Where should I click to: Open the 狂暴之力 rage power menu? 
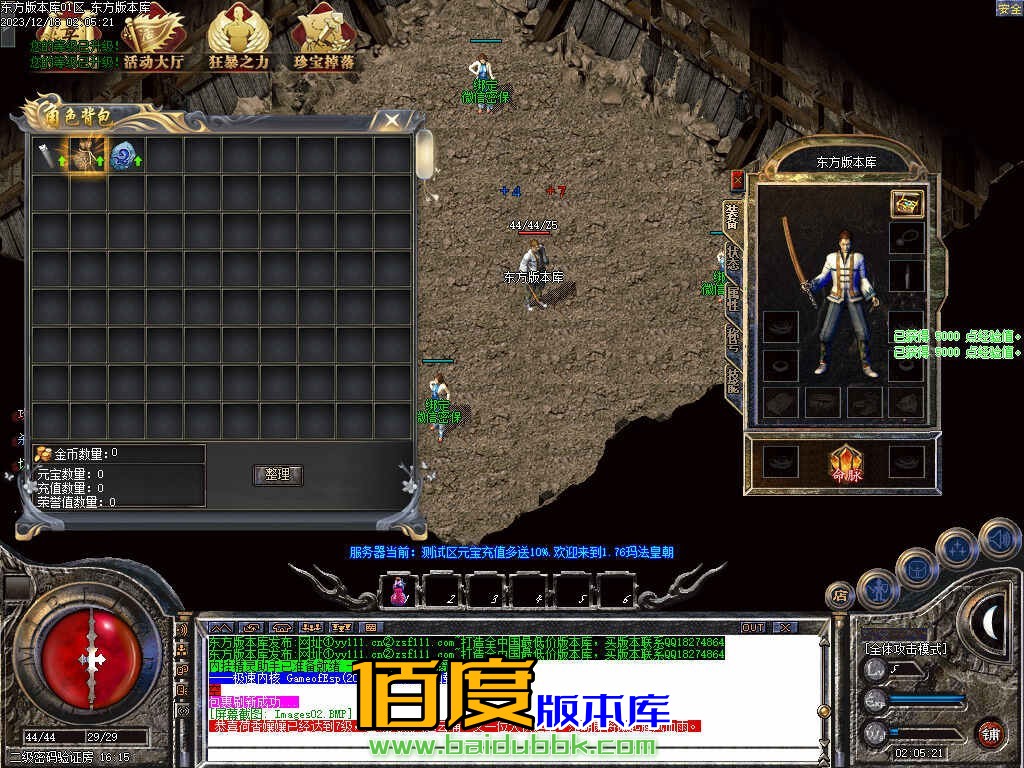click(x=238, y=40)
